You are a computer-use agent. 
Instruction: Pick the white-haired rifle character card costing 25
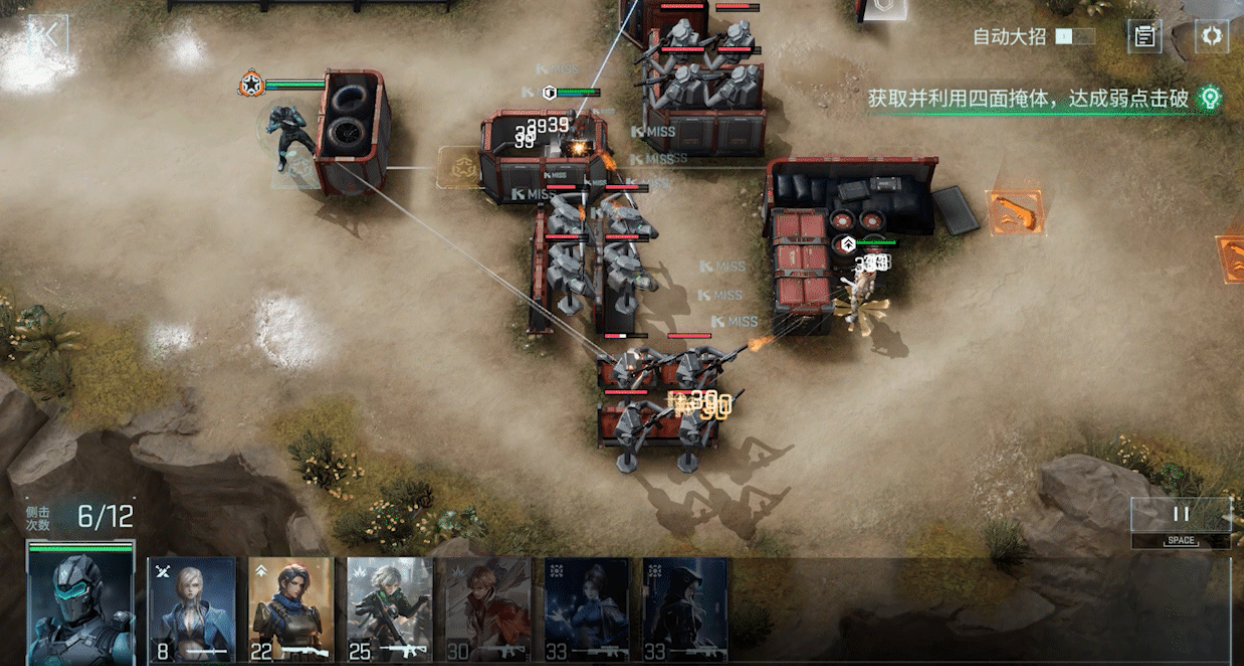(390, 610)
